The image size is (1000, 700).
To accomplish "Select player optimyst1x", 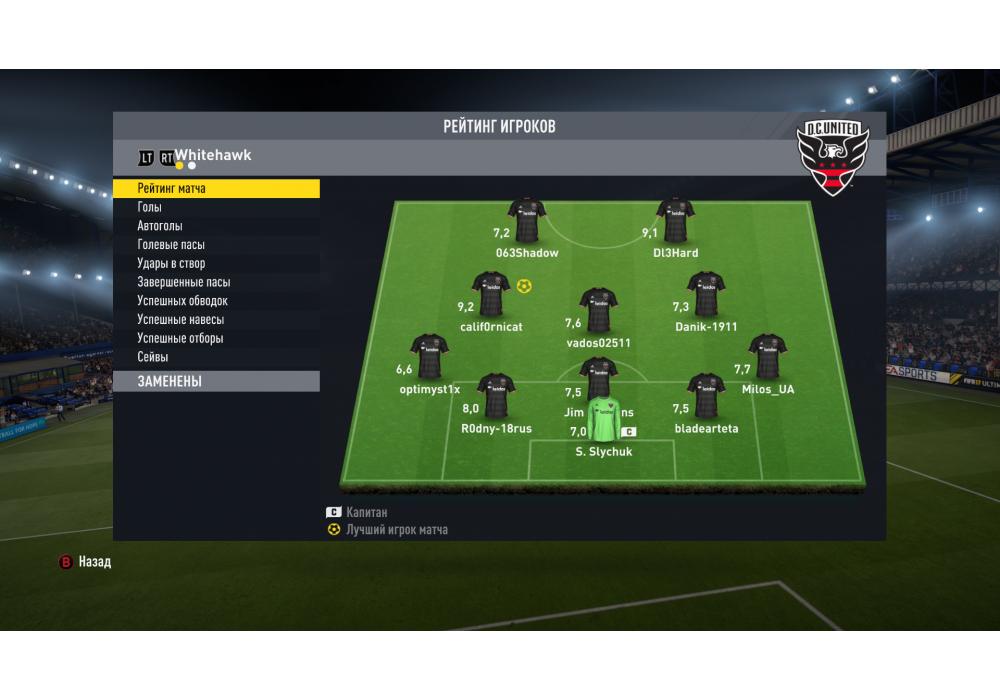I will coord(429,357).
